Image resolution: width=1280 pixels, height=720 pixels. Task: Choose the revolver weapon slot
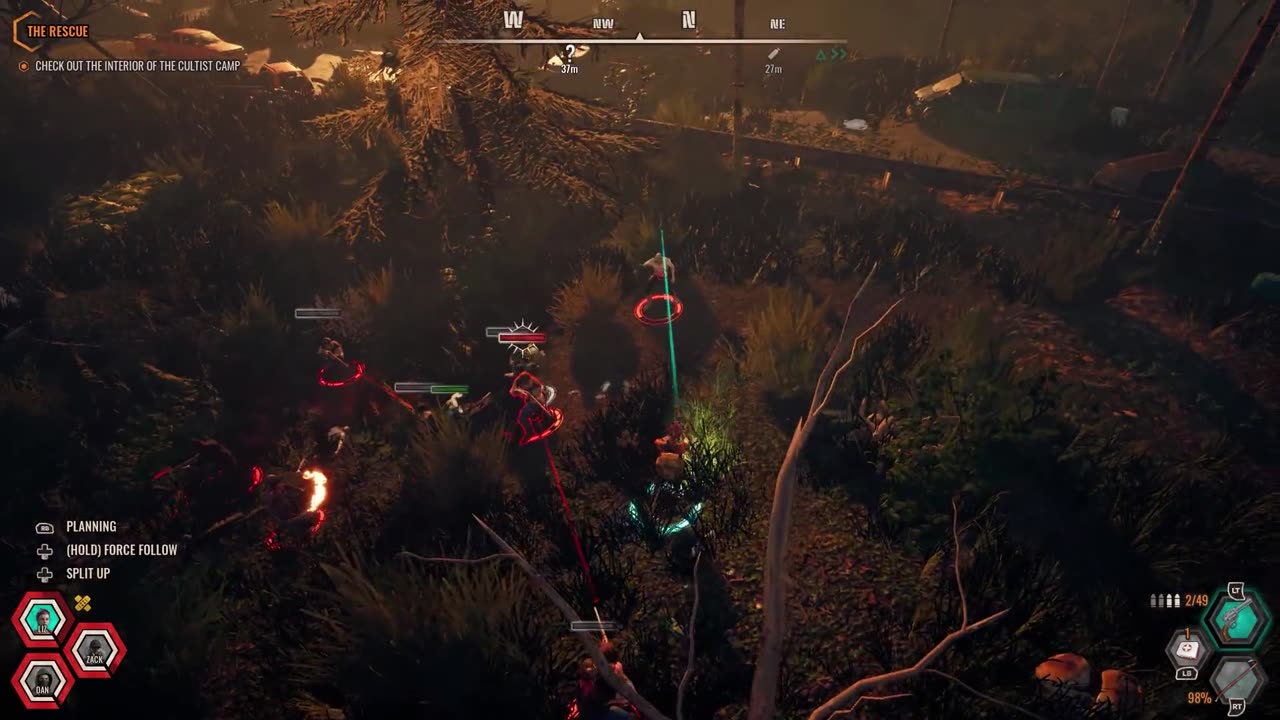click(x=1236, y=620)
